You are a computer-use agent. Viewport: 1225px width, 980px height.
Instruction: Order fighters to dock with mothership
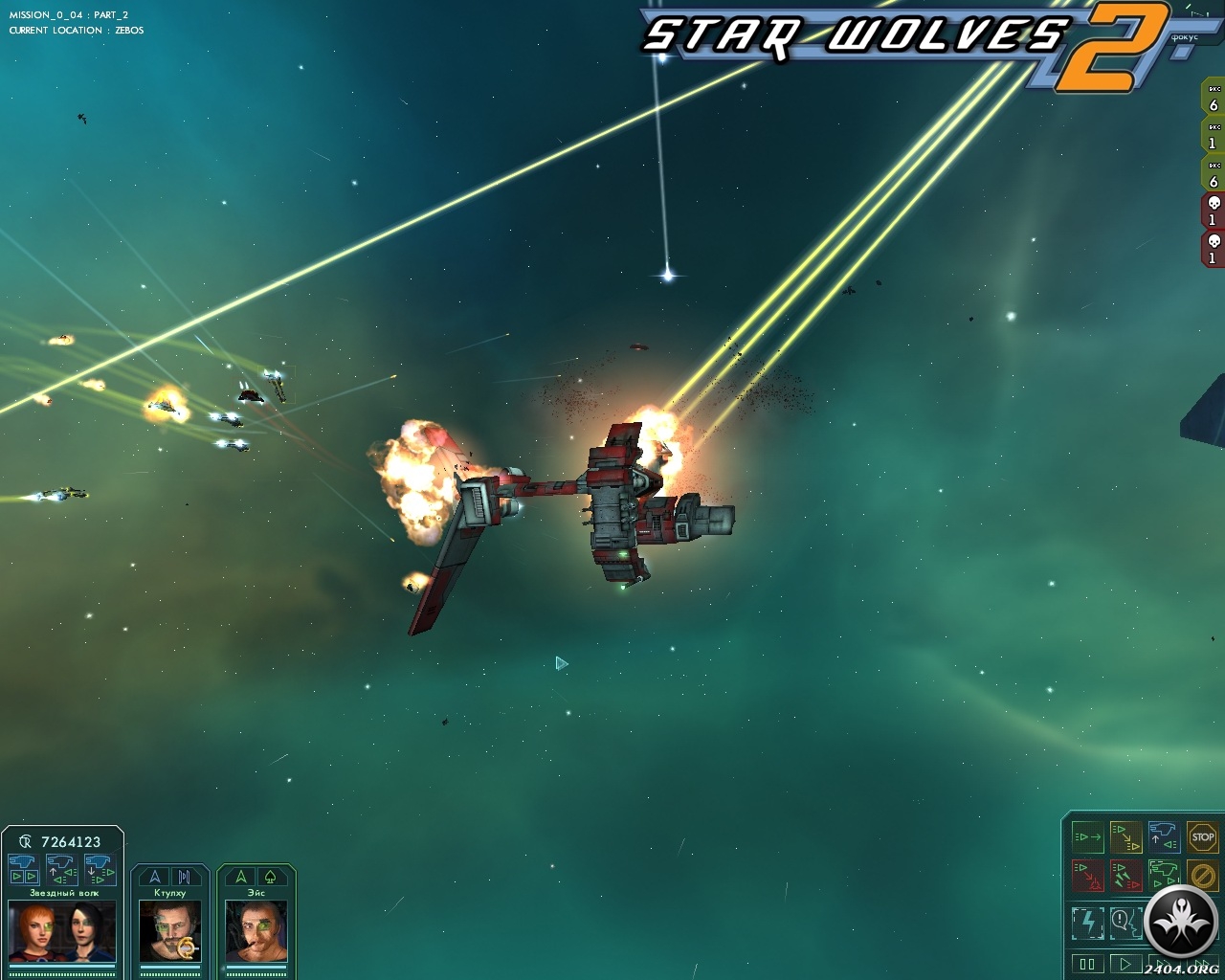point(1164,837)
